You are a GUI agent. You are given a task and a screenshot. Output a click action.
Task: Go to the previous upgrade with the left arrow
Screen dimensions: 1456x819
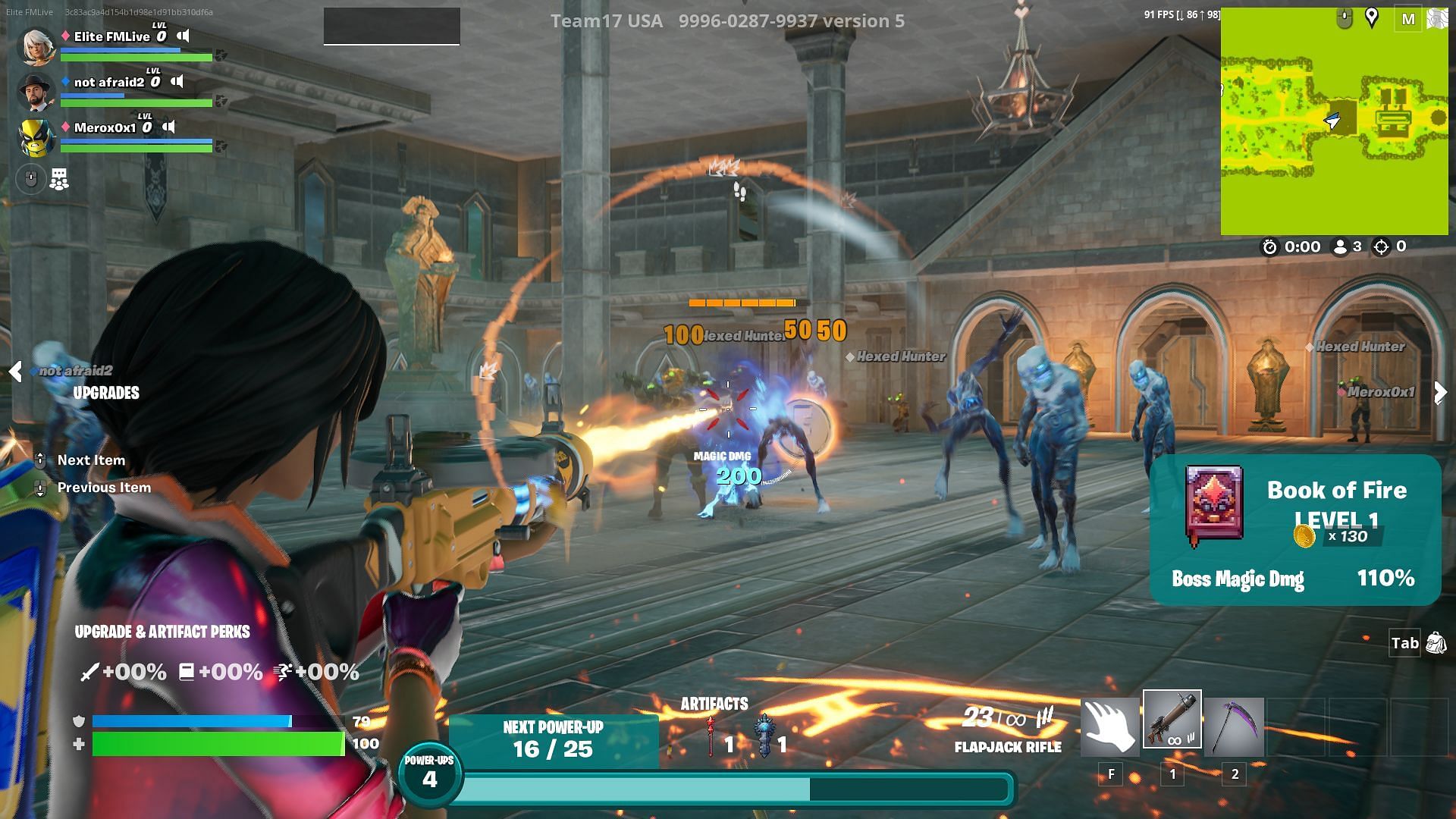[15, 372]
